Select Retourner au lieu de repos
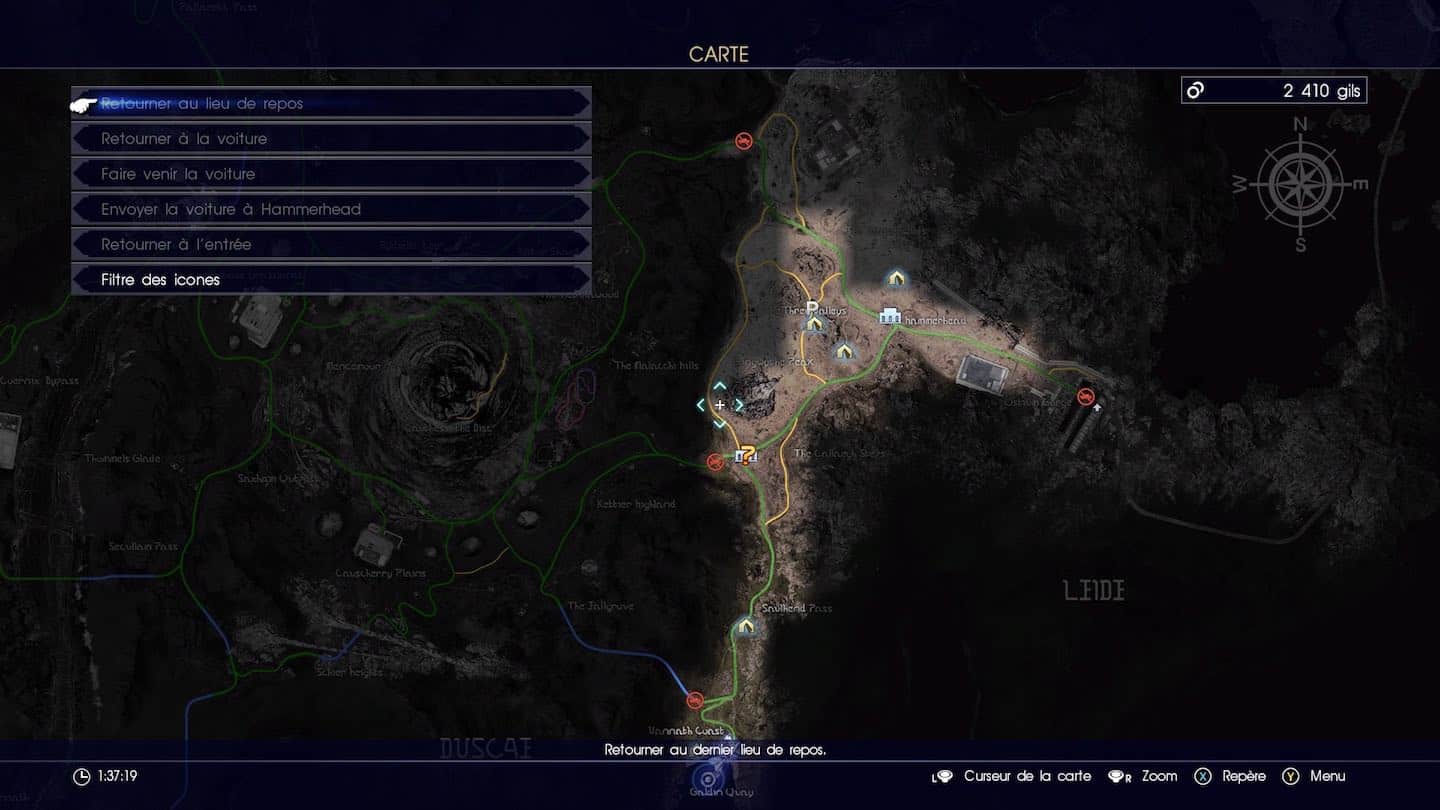Viewport: 1440px width, 810px height. point(330,103)
